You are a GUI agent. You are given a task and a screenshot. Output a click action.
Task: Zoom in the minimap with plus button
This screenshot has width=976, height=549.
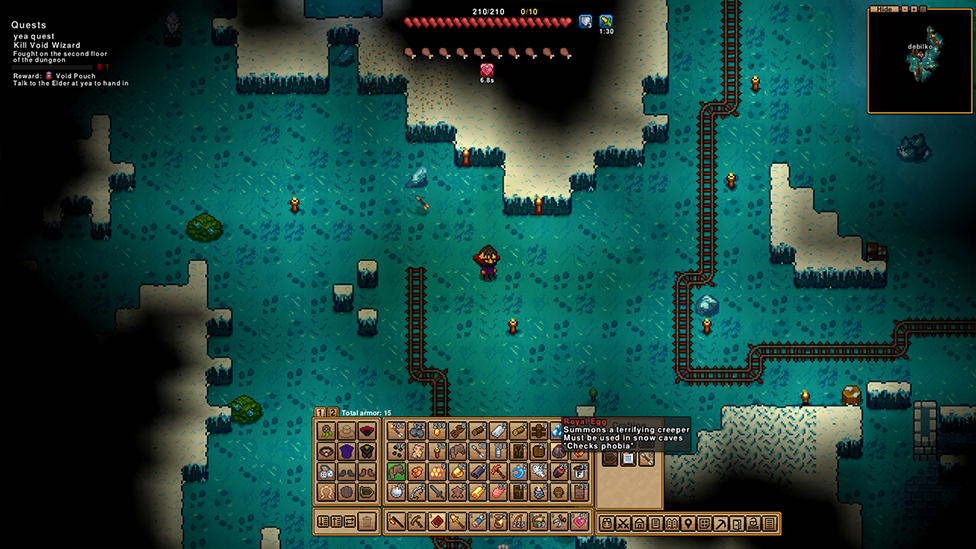pos(912,8)
